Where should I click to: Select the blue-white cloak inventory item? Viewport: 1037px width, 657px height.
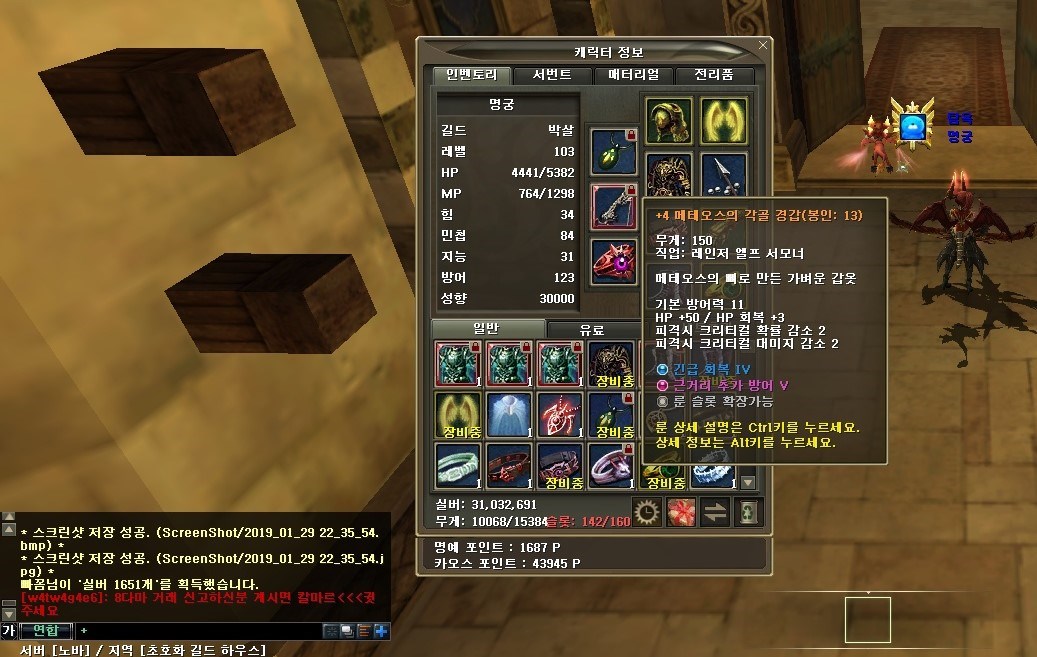point(508,415)
